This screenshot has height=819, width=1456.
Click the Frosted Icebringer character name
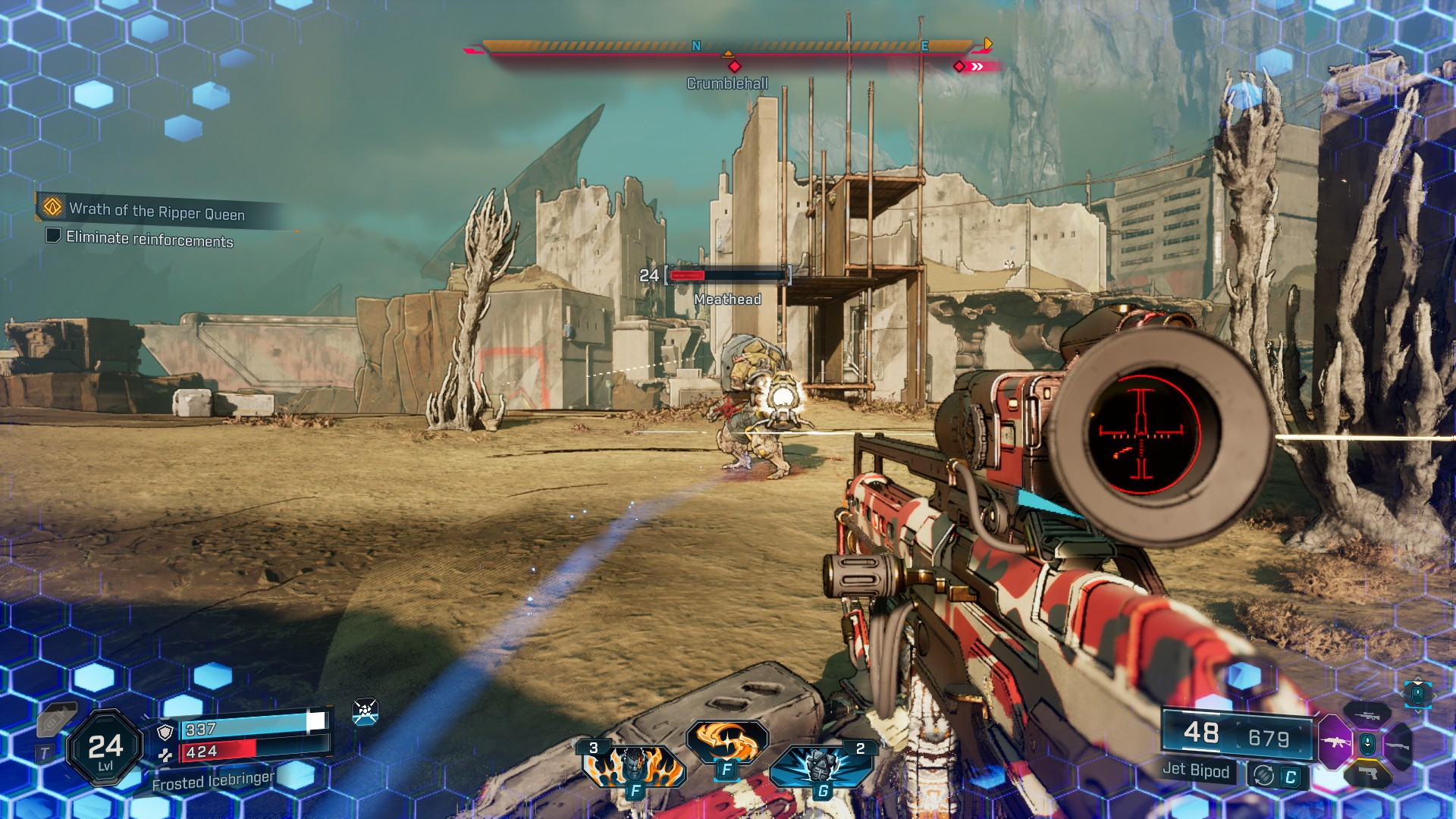[x=213, y=781]
